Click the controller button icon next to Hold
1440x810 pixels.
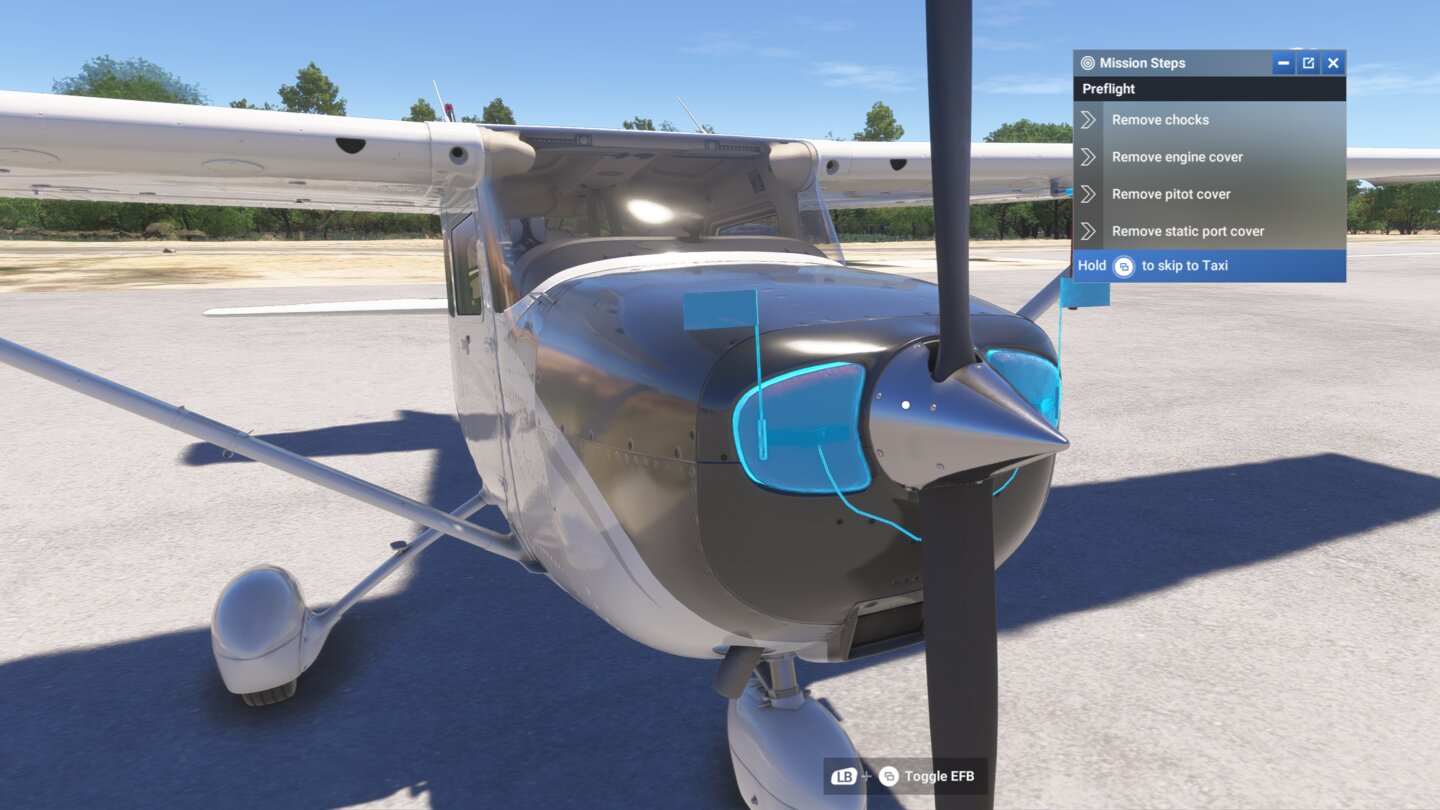[x=1124, y=265]
